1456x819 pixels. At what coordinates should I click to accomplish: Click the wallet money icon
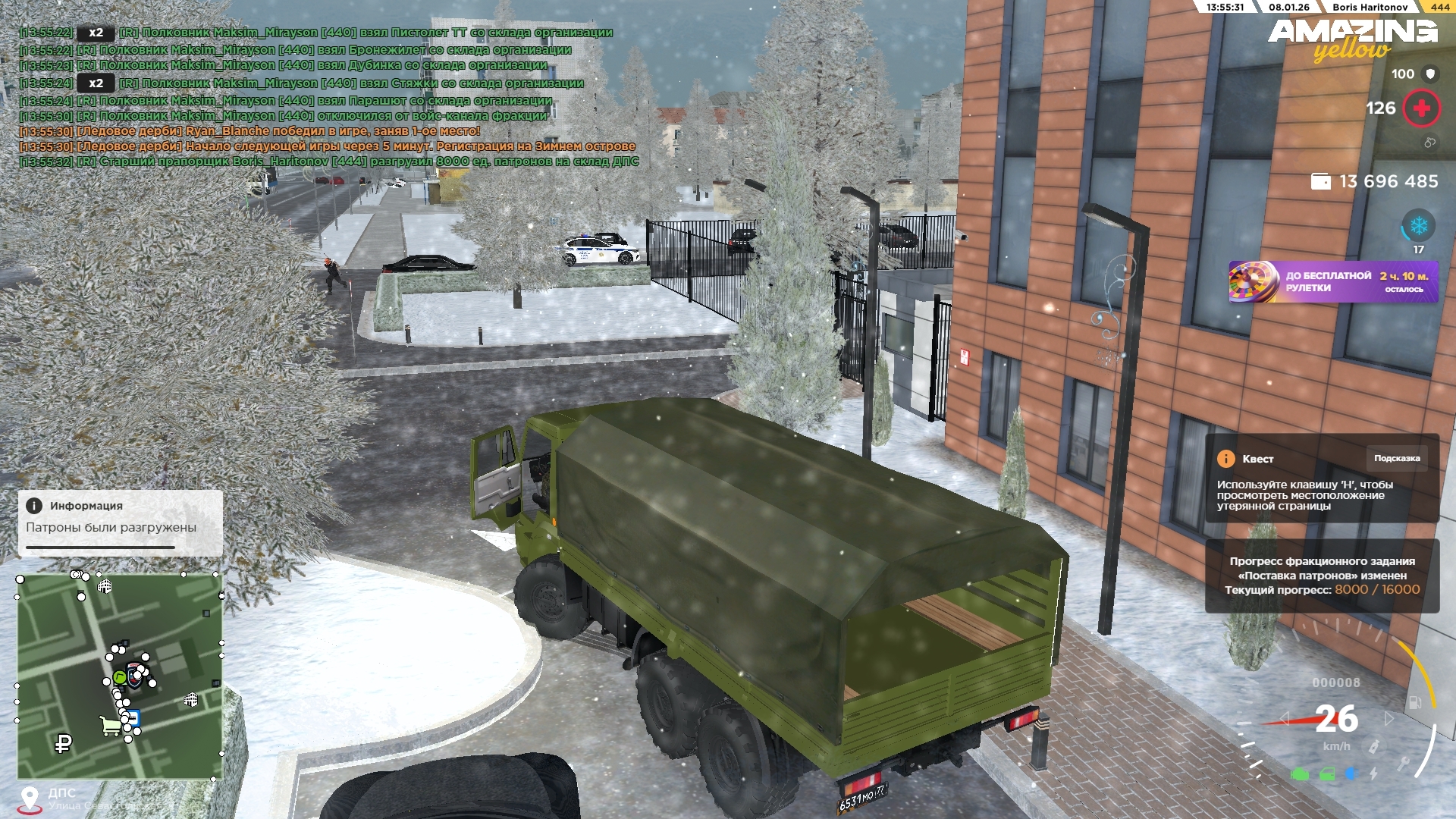[1320, 182]
